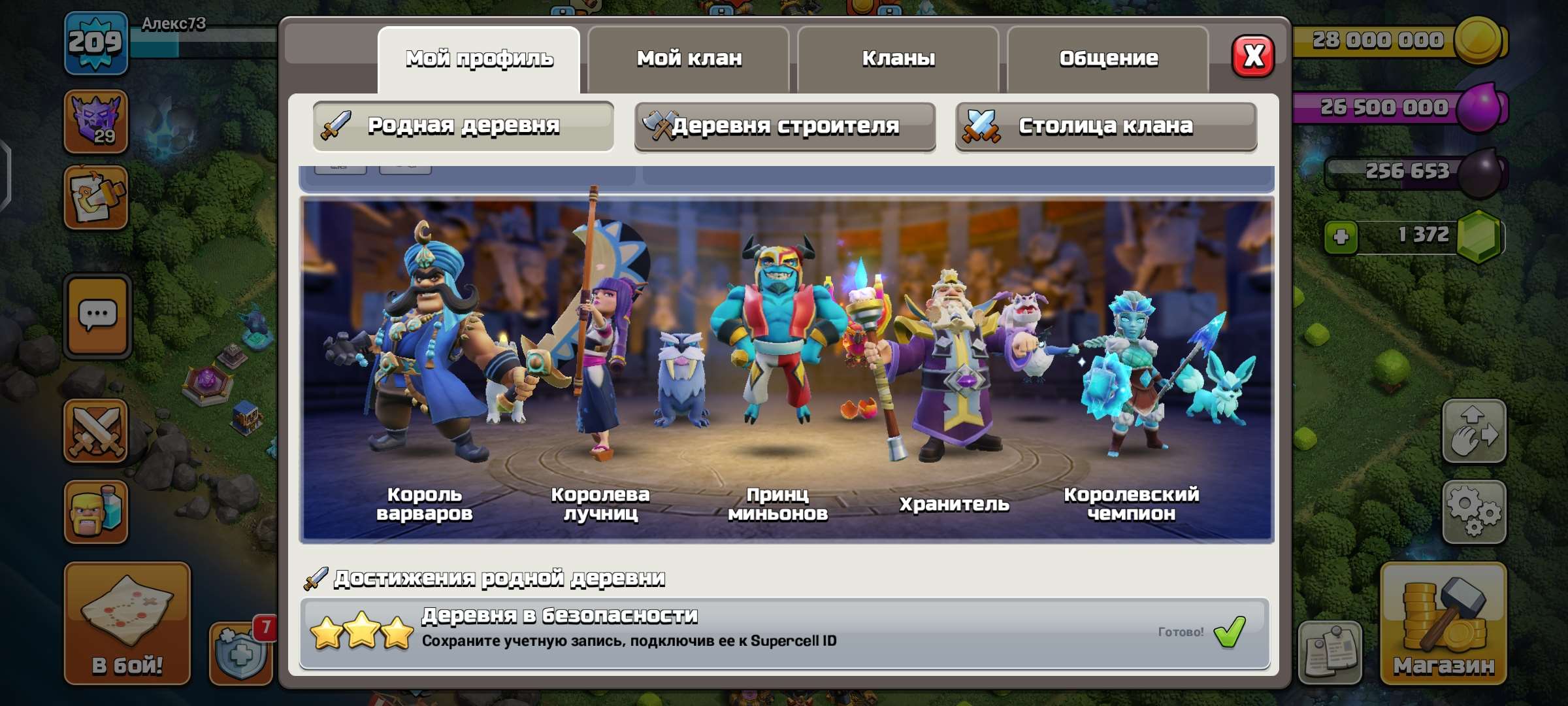The height and width of the screenshot is (706, 1568).
Task: Switch to the Мой клан tab
Action: pyautogui.click(x=689, y=59)
